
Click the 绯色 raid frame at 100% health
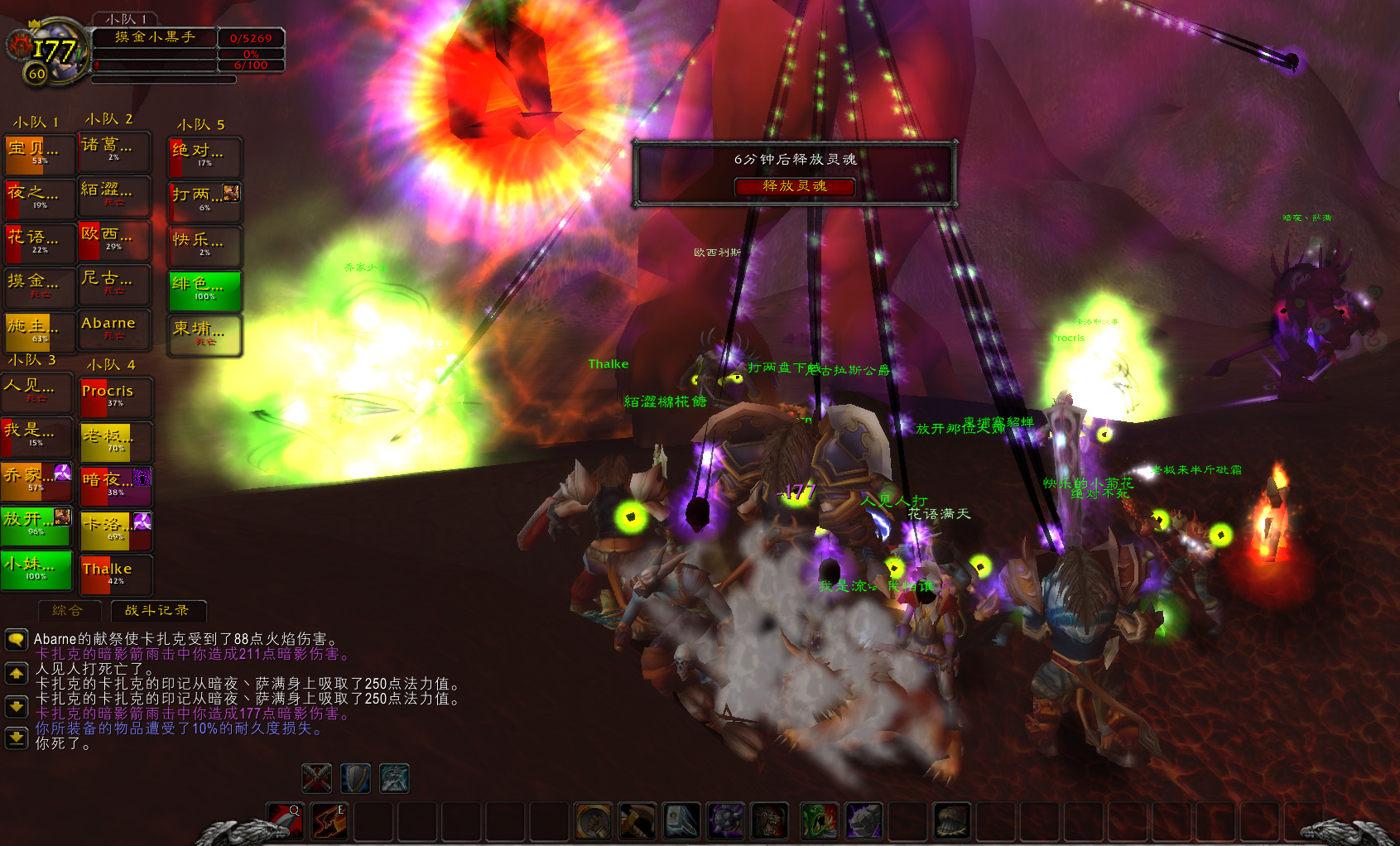(204, 290)
